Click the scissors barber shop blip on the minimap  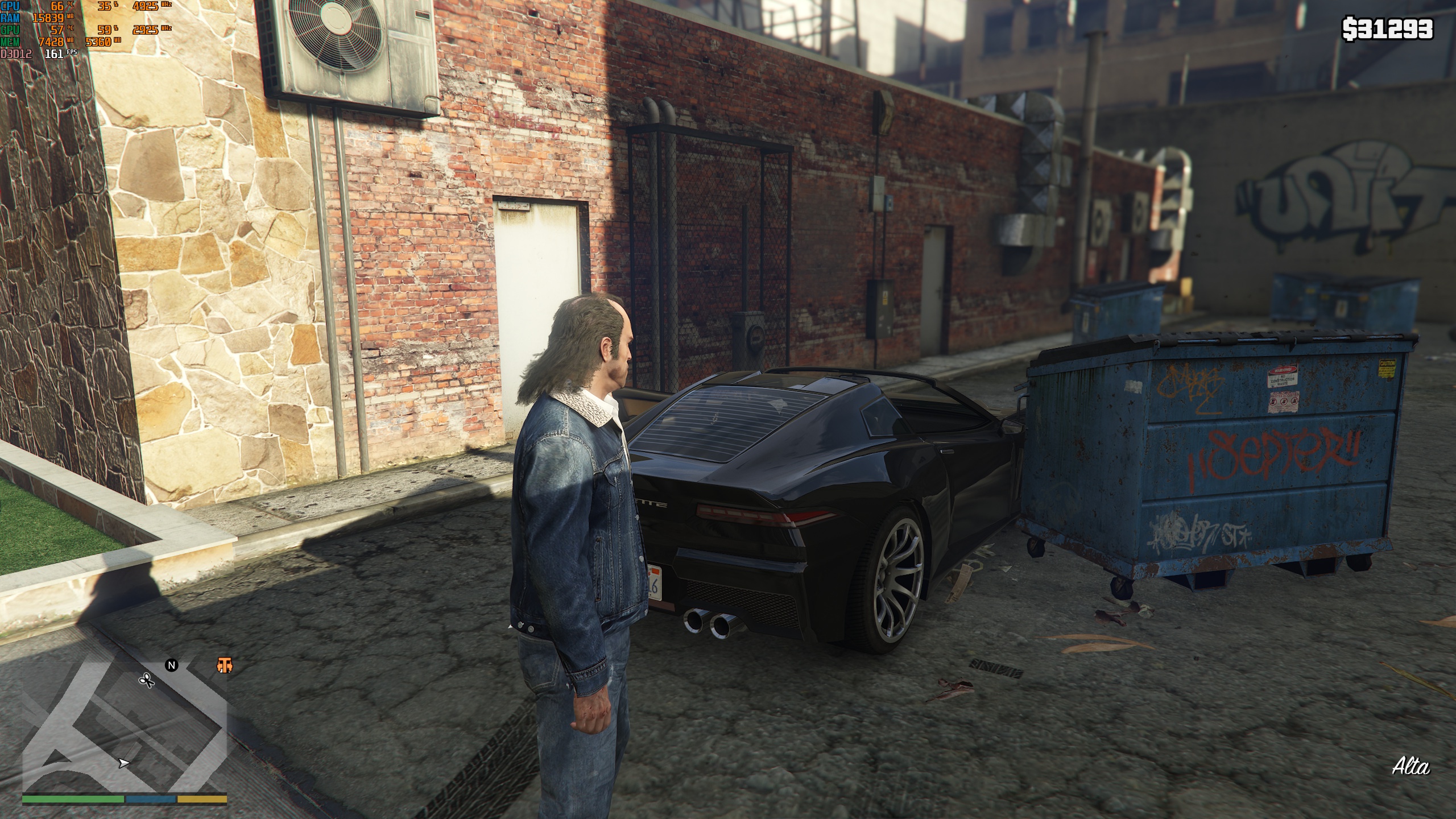(x=147, y=680)
